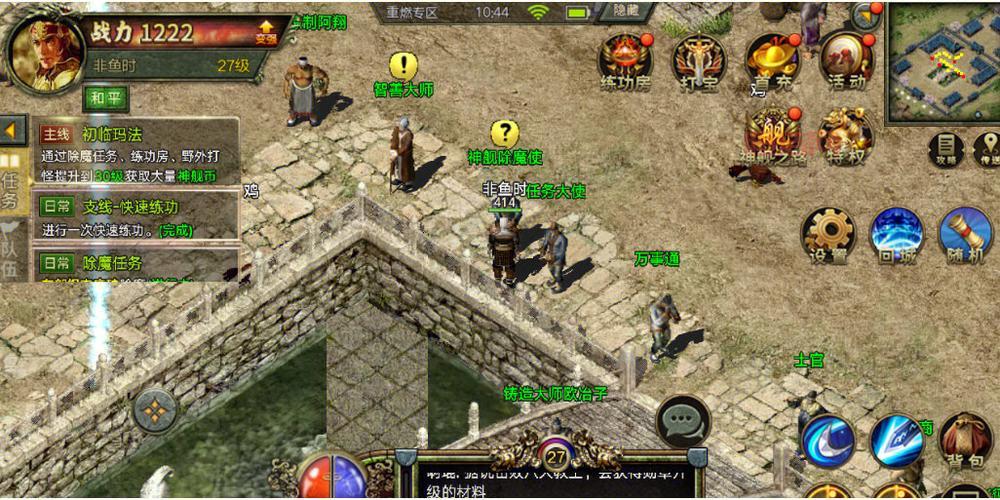
Task: Click the 传送 teleport pin button
Action: point(988,149)
